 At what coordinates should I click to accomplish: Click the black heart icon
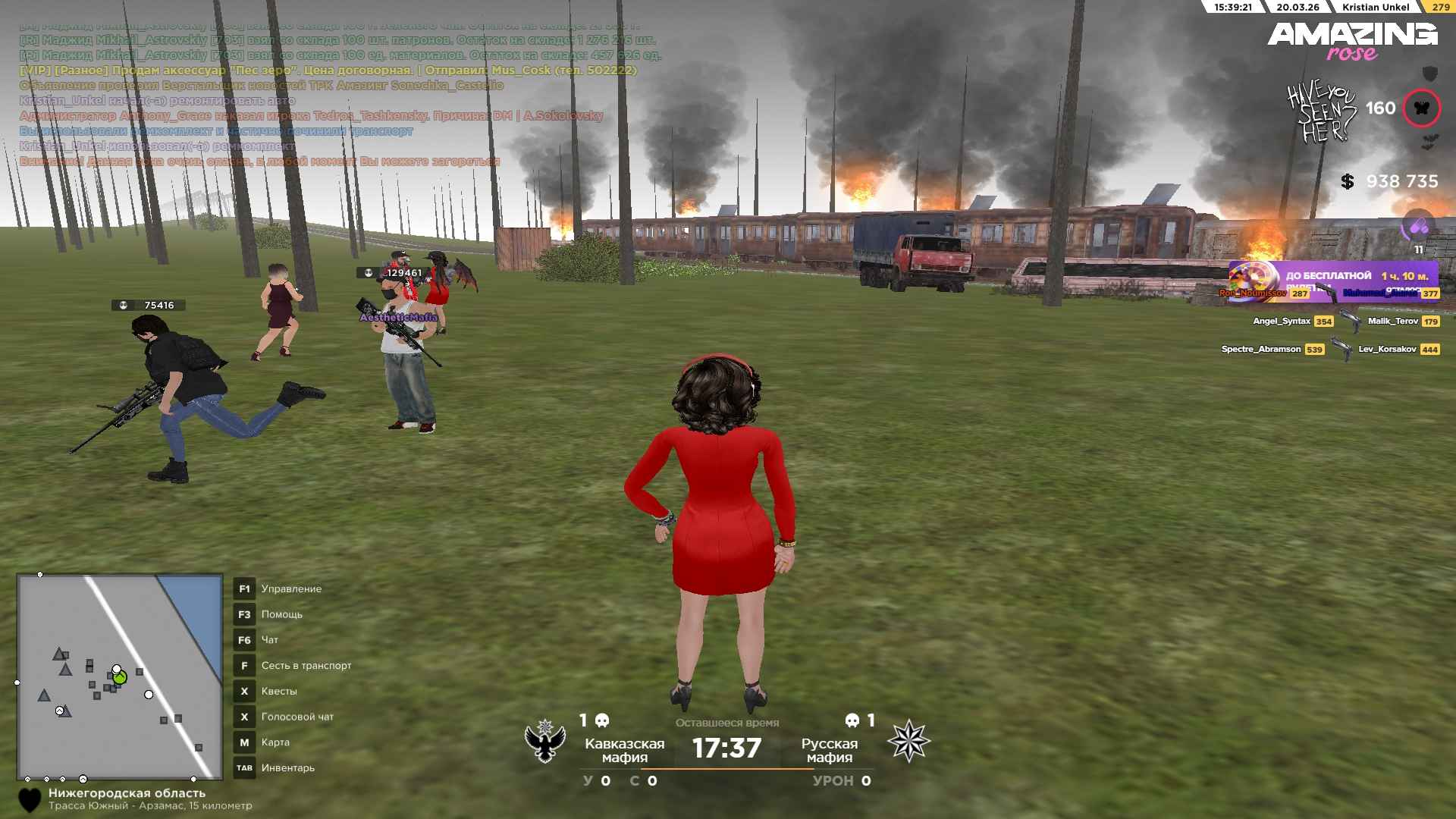(x=30, y=800)
